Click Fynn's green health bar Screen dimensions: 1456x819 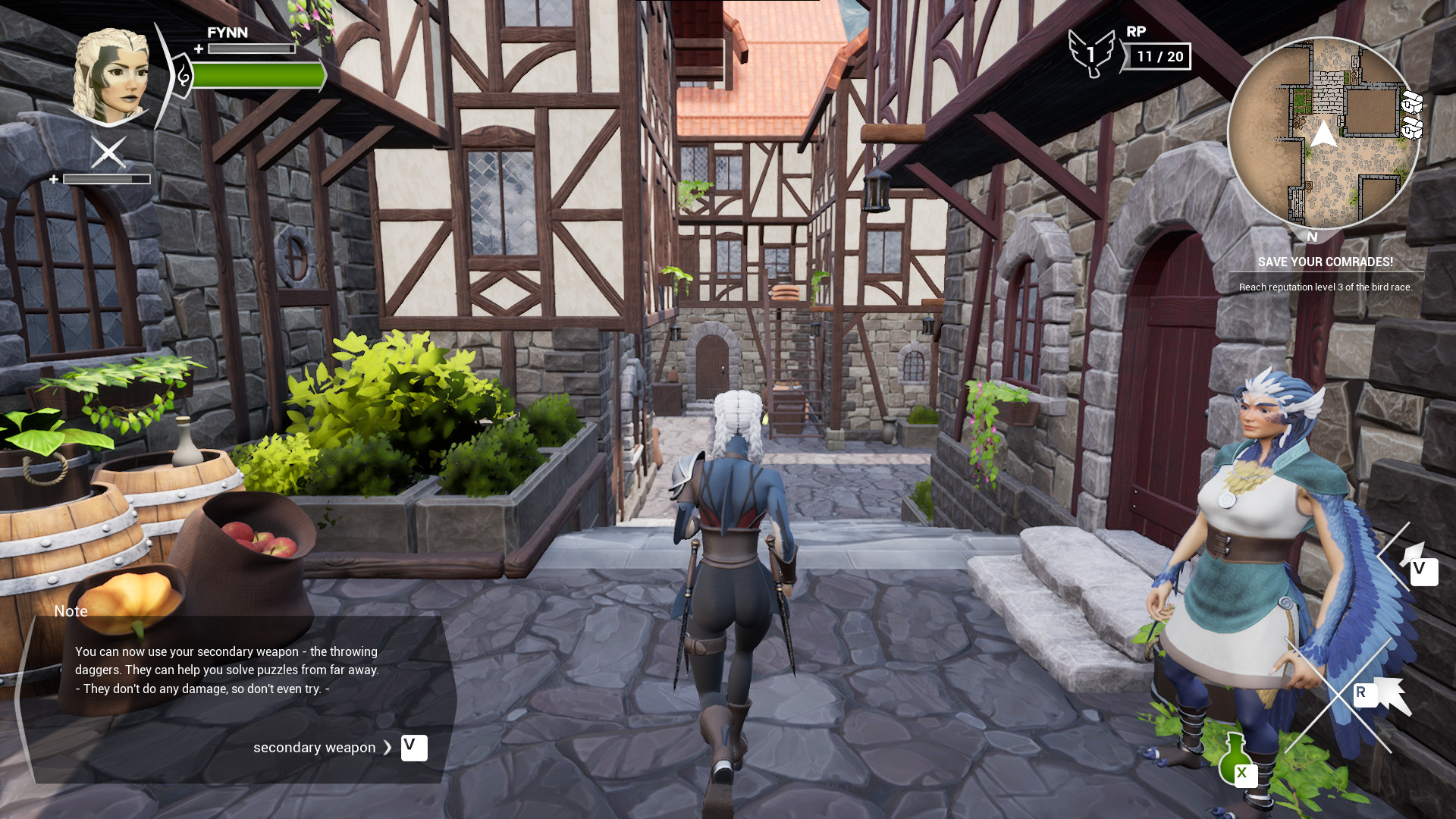pyautogui.click(x=258, y=75)
